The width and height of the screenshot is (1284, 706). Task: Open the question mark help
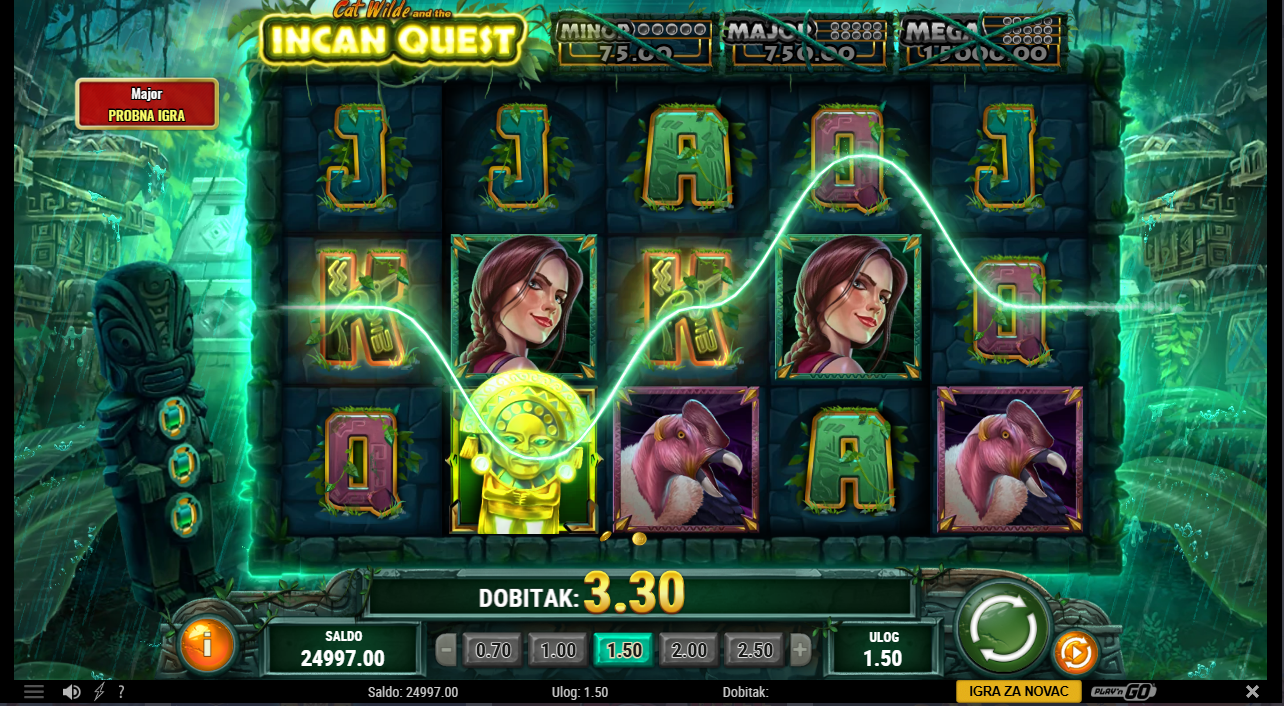tap(121, 692)
